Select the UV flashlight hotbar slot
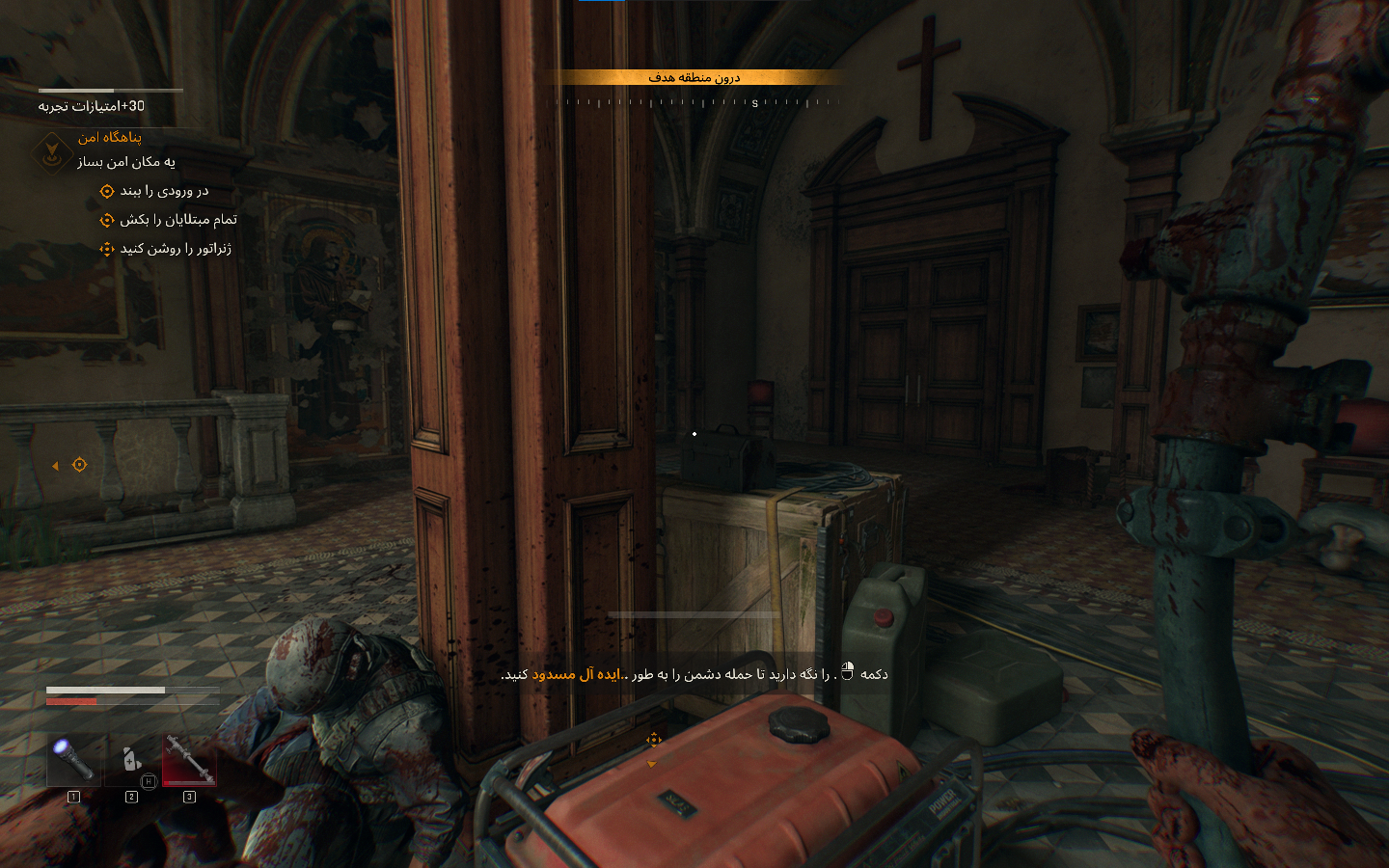The image size is (1389, 868). tap(73, 760)
